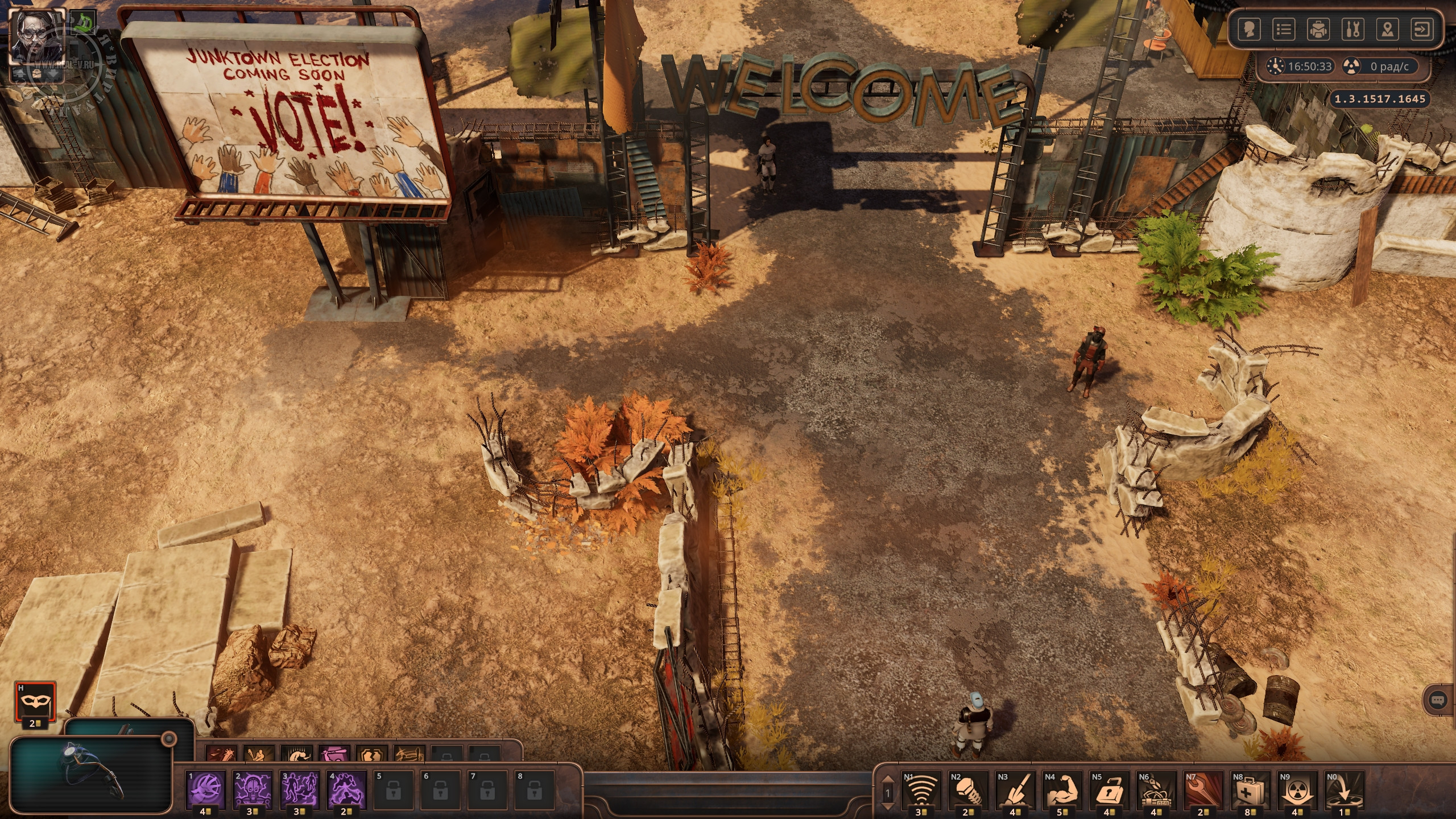This screenshot has height=819, width=1456.
Task: Open the backpack inventory
Action: pyautogui.click(x=1318, y=30)
